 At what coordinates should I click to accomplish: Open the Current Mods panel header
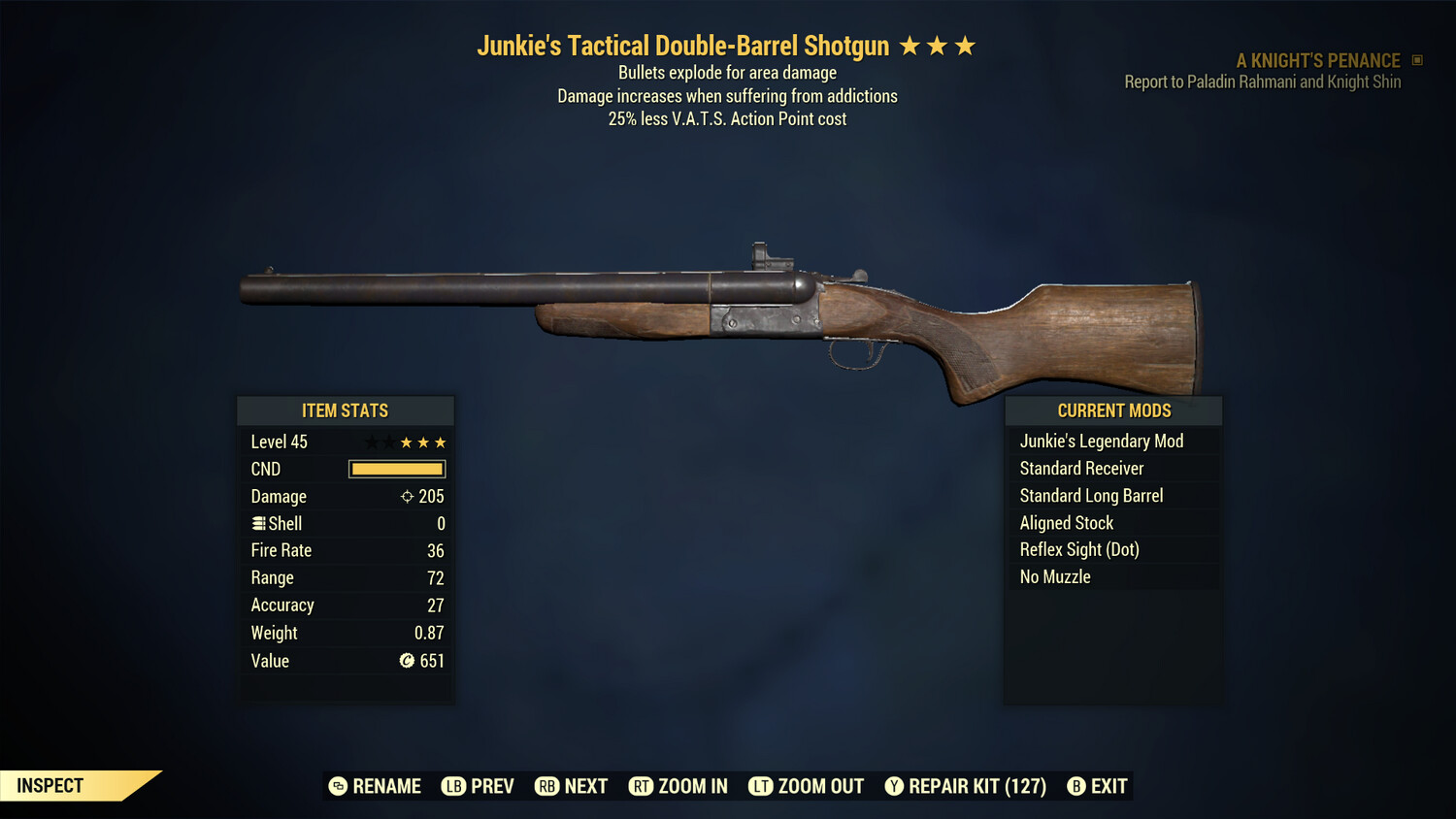point(1112,410)
